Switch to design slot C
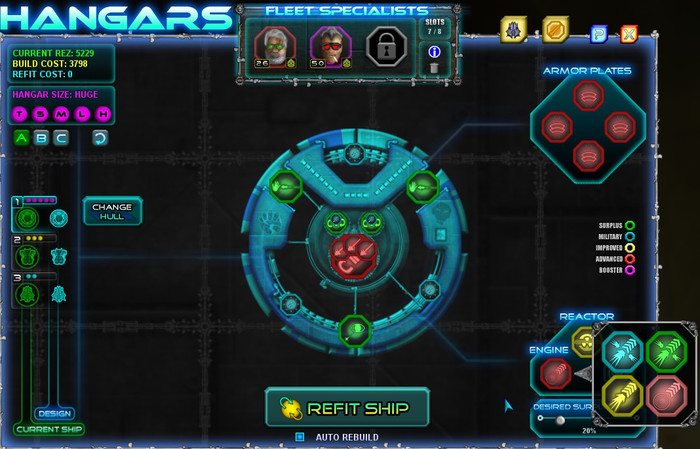This screenshot has width=700, height=449. pos(61,138)
